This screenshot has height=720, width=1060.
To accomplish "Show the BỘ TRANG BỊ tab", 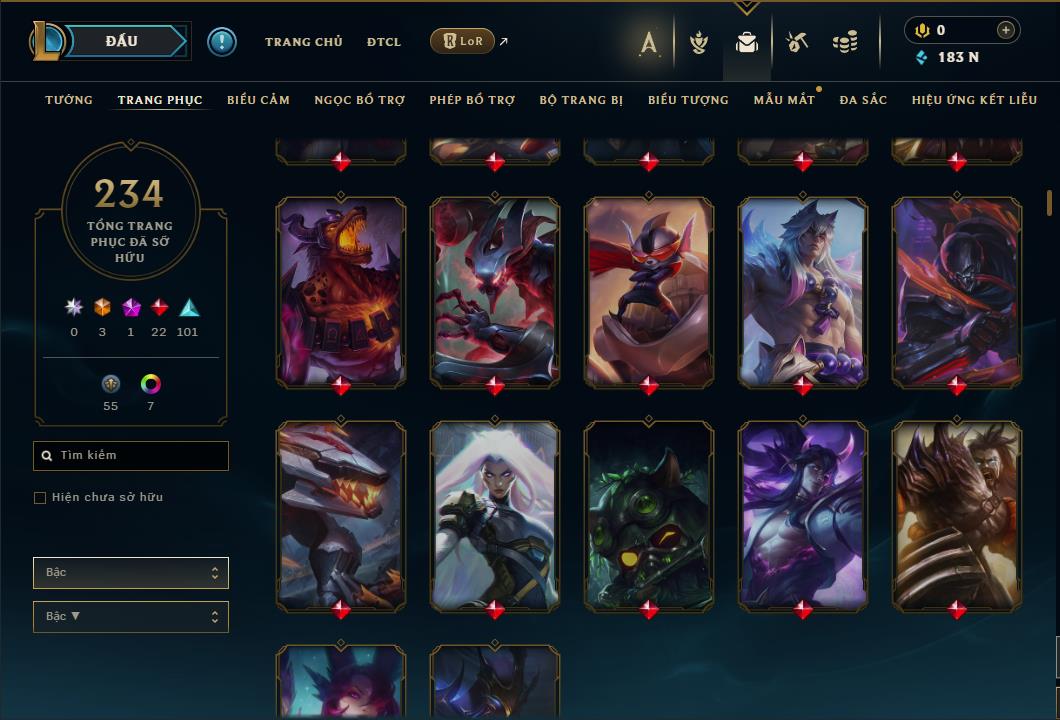I will [x=581, y=100].
